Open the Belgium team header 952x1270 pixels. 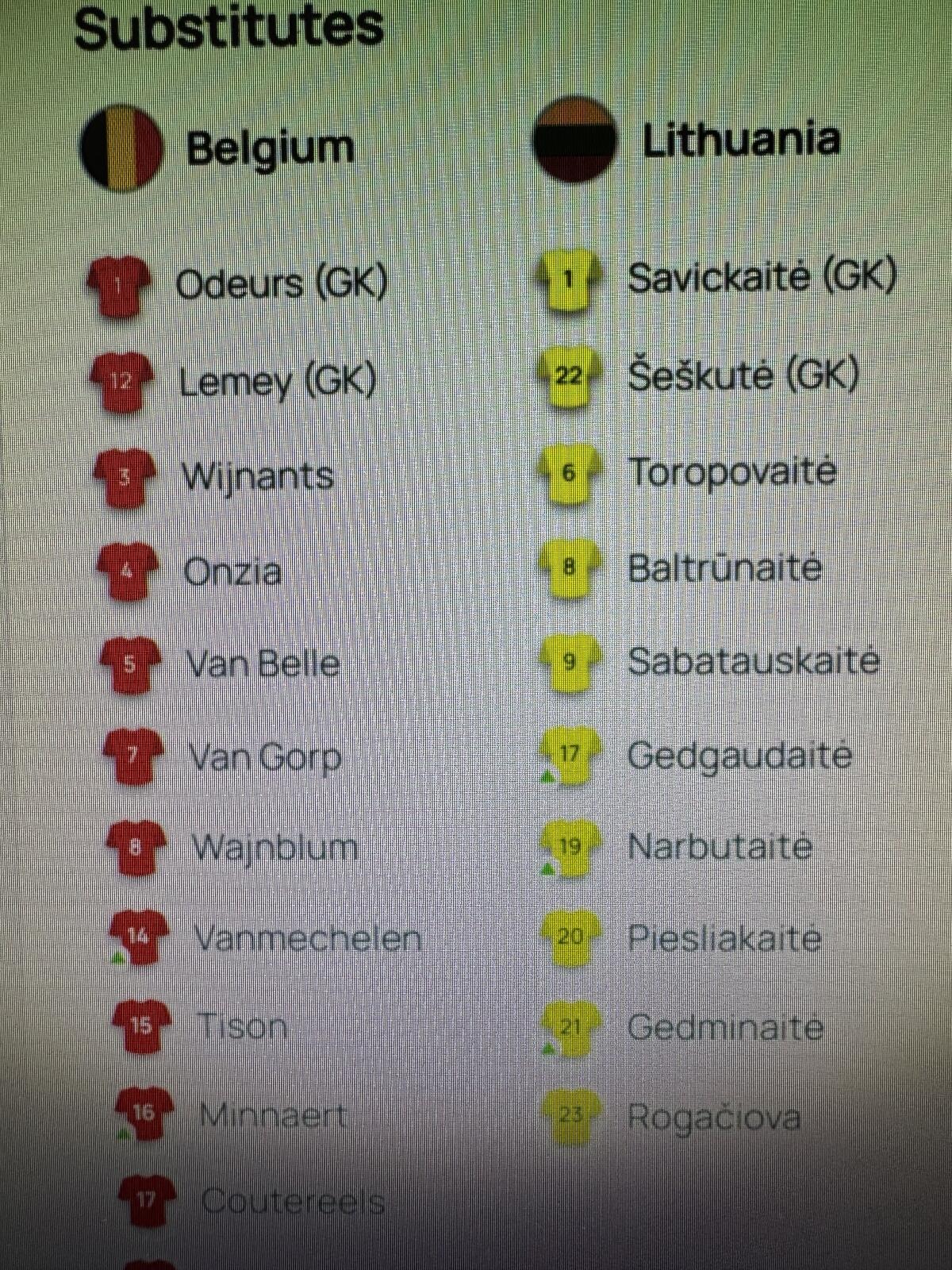pos(270,148)
